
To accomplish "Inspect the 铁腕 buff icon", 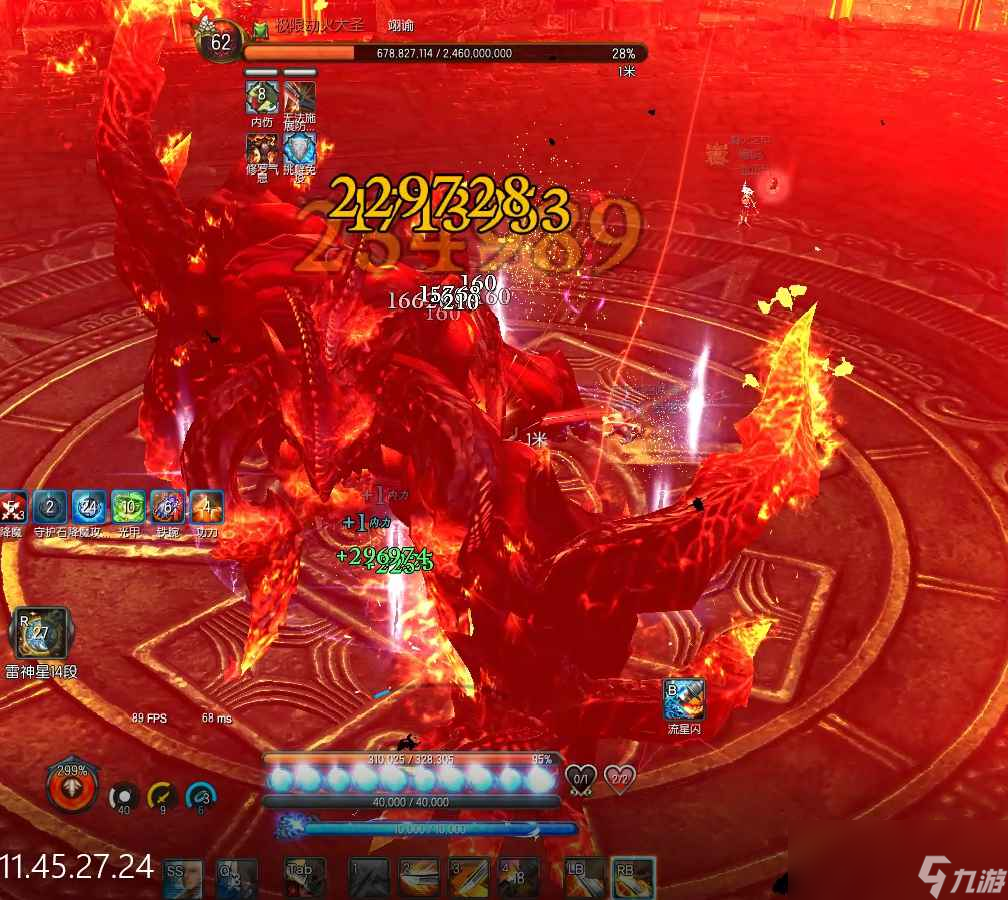I will pyautogui.click(x=166, y=508).
